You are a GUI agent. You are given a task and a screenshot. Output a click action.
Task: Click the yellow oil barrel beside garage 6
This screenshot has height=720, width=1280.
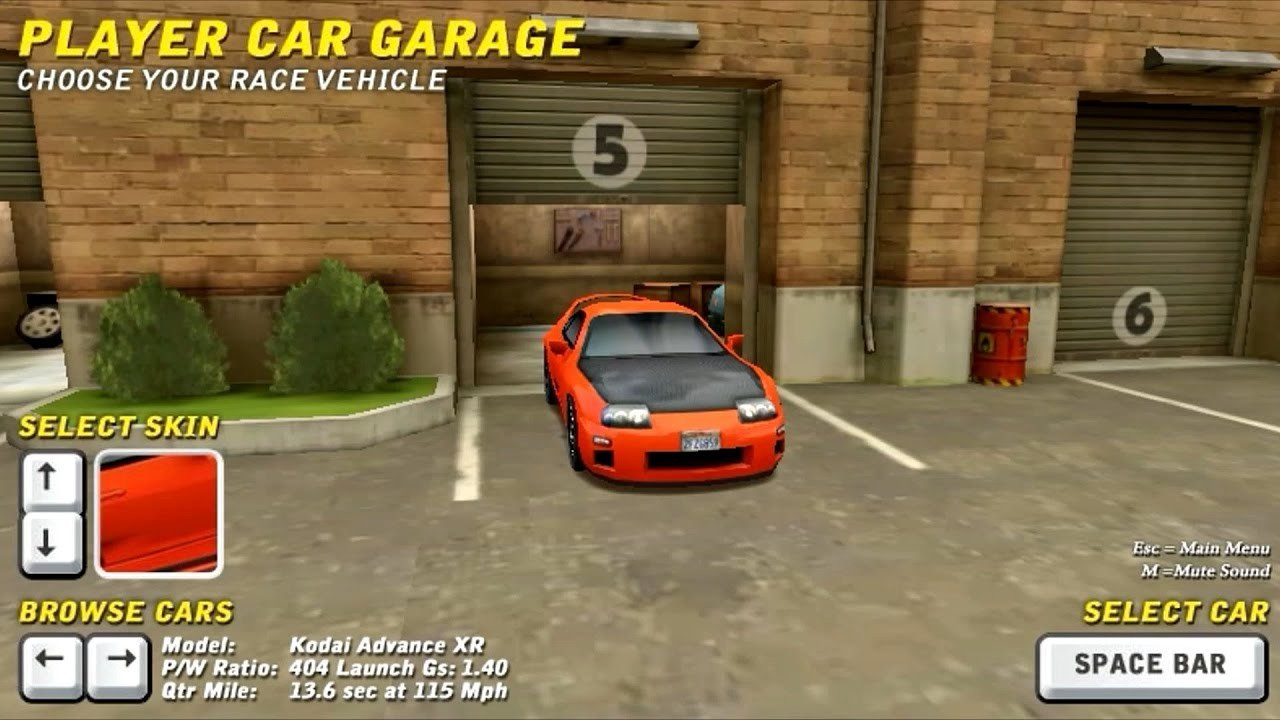[1002, 340]
